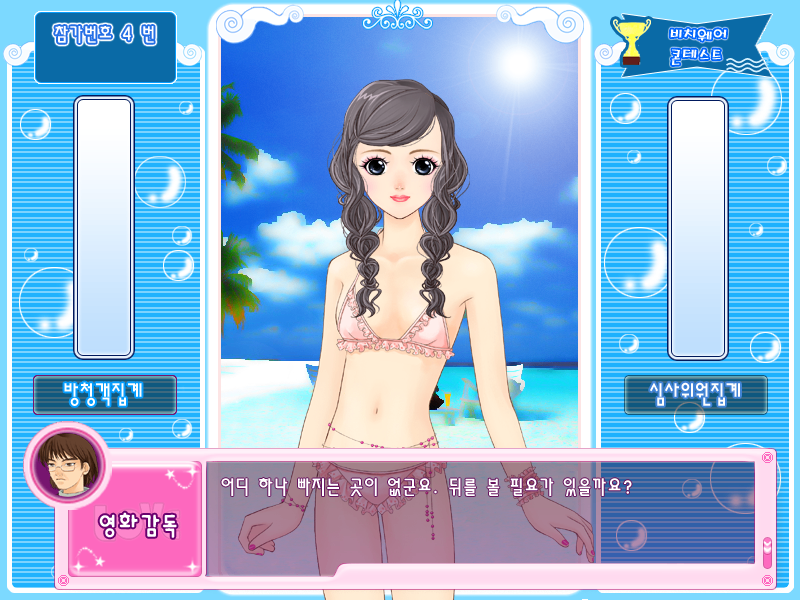Select the 심사위원집계 judges tally button
Viewport: 800px width, 600px height.
[696, 395]
